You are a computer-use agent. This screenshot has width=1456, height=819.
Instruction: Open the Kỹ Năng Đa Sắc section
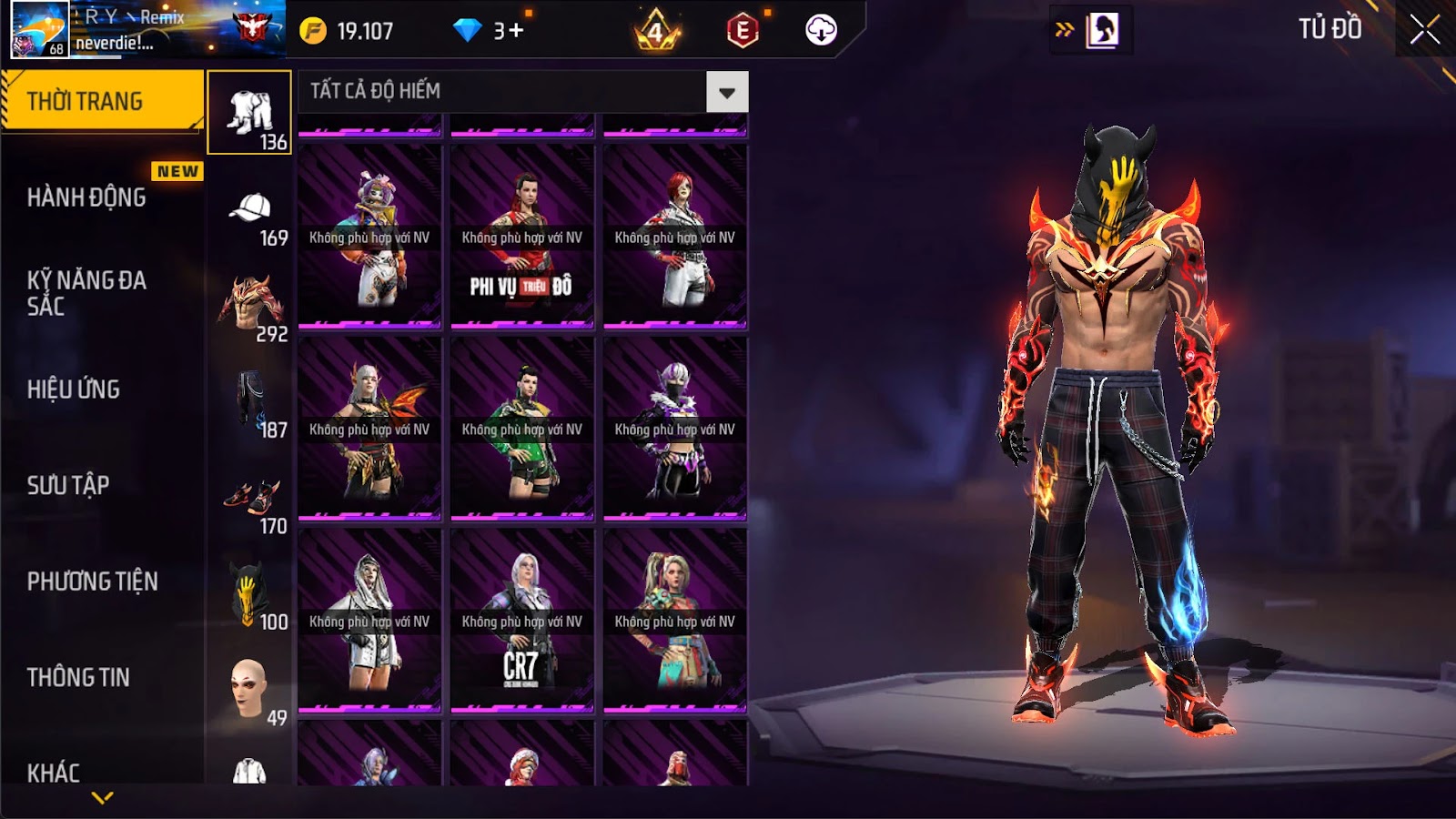[x=86, y=293]
